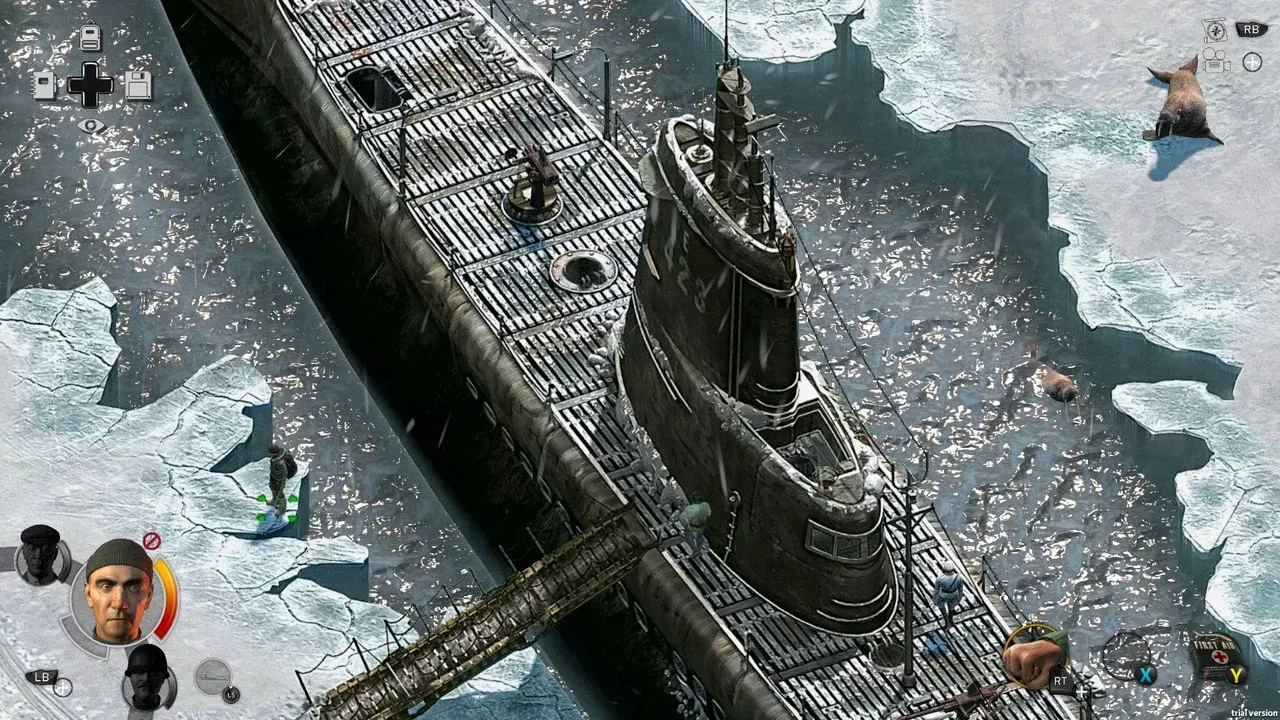Open the notebook mission log icon
The width and height of the screenshot is (1280, 720).
(44, 87)
